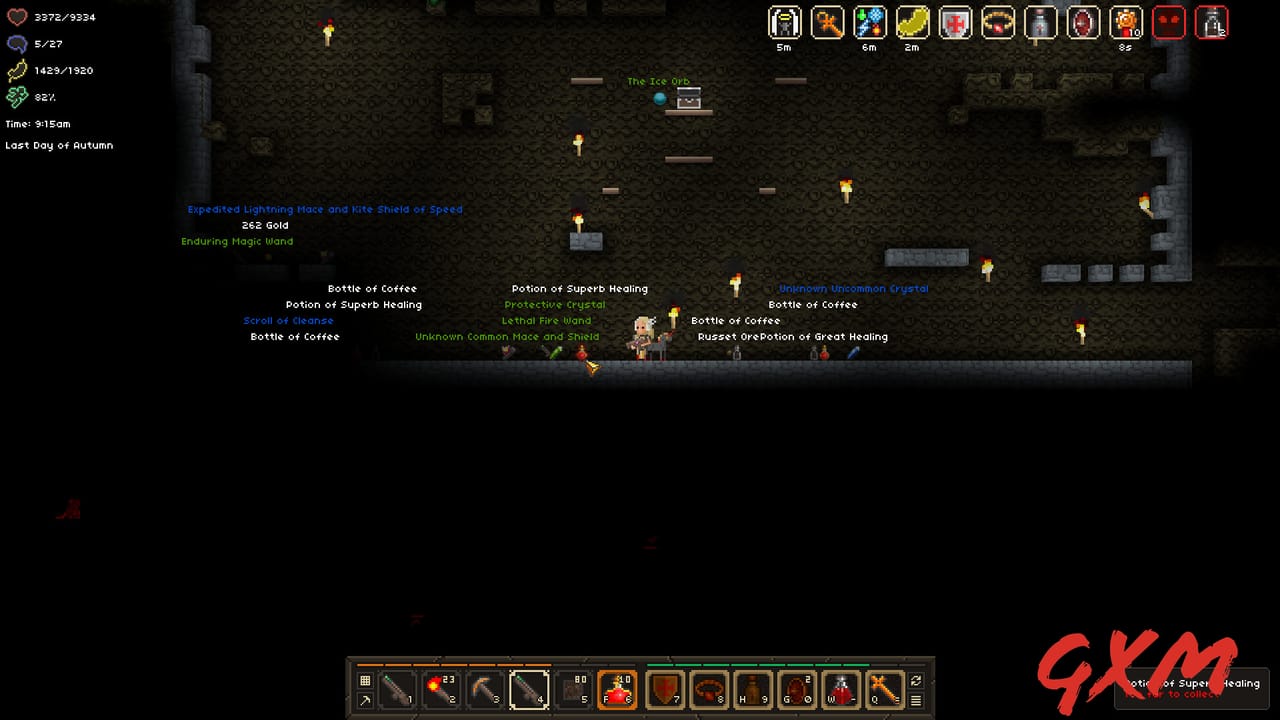
Task: Click the four-leaf clover icon showing 82%
Action: click(17, 97)
